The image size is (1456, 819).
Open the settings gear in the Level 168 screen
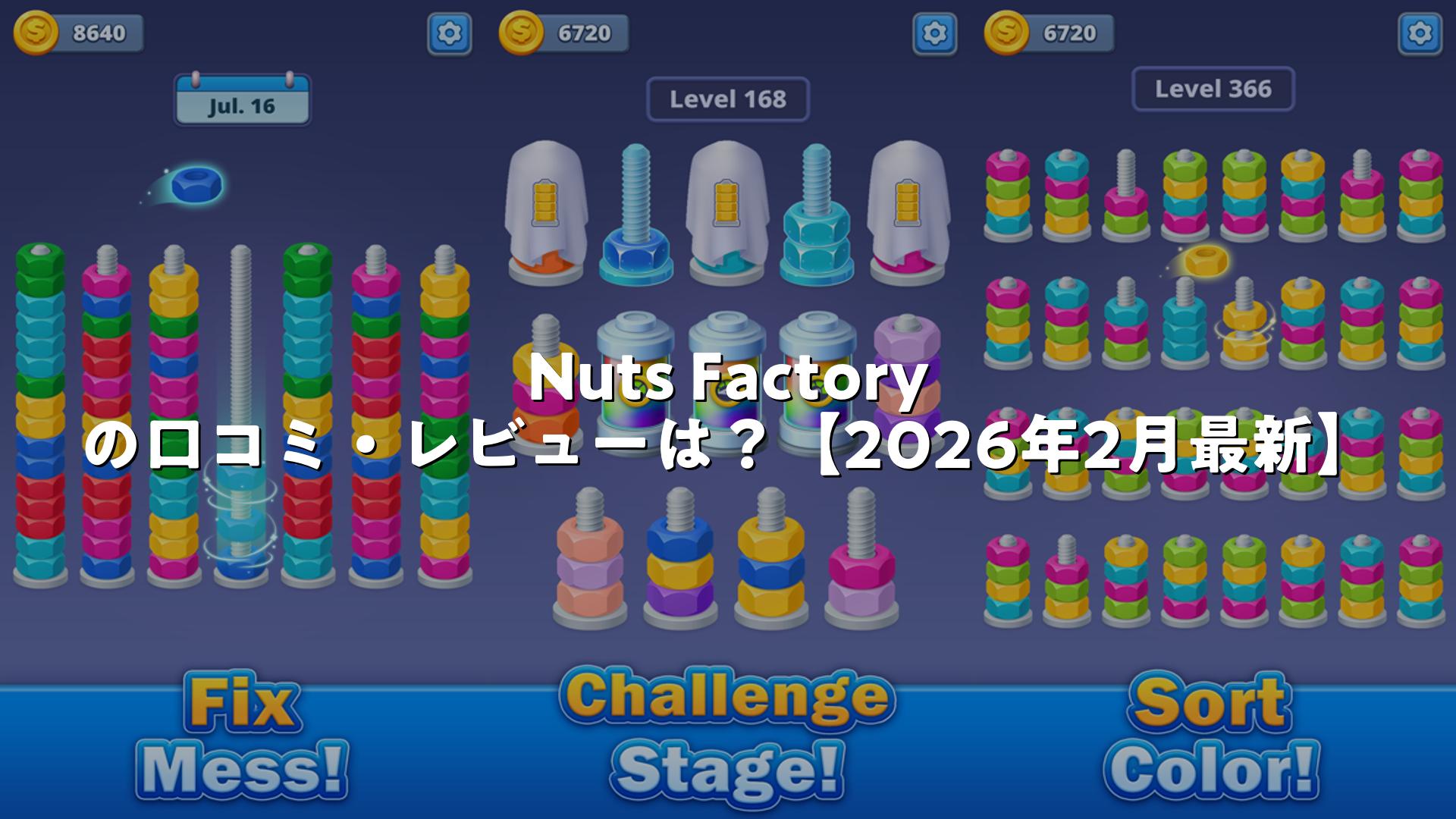coord(934,33)
